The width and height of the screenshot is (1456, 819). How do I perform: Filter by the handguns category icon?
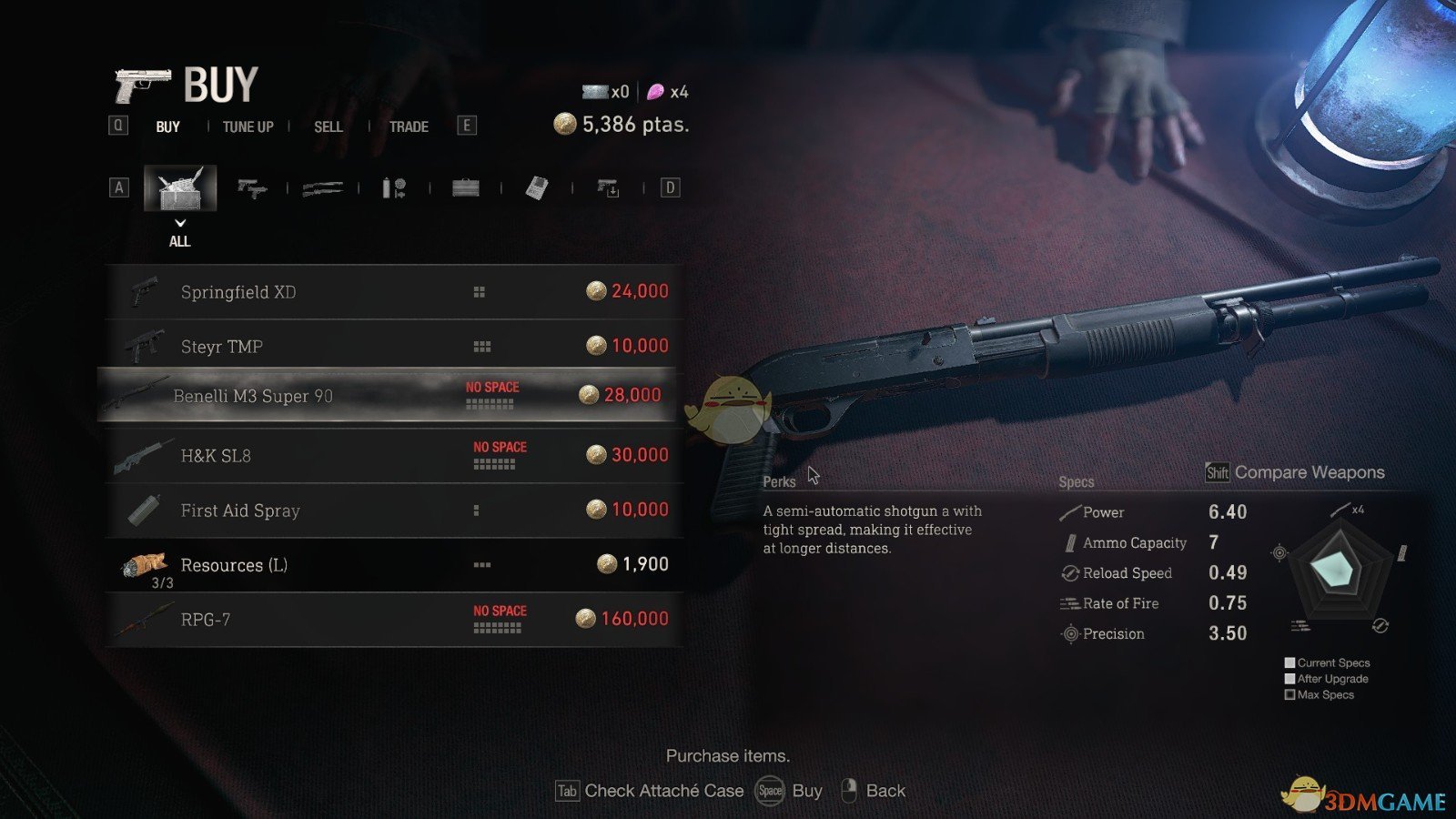[x=251, y=188]
